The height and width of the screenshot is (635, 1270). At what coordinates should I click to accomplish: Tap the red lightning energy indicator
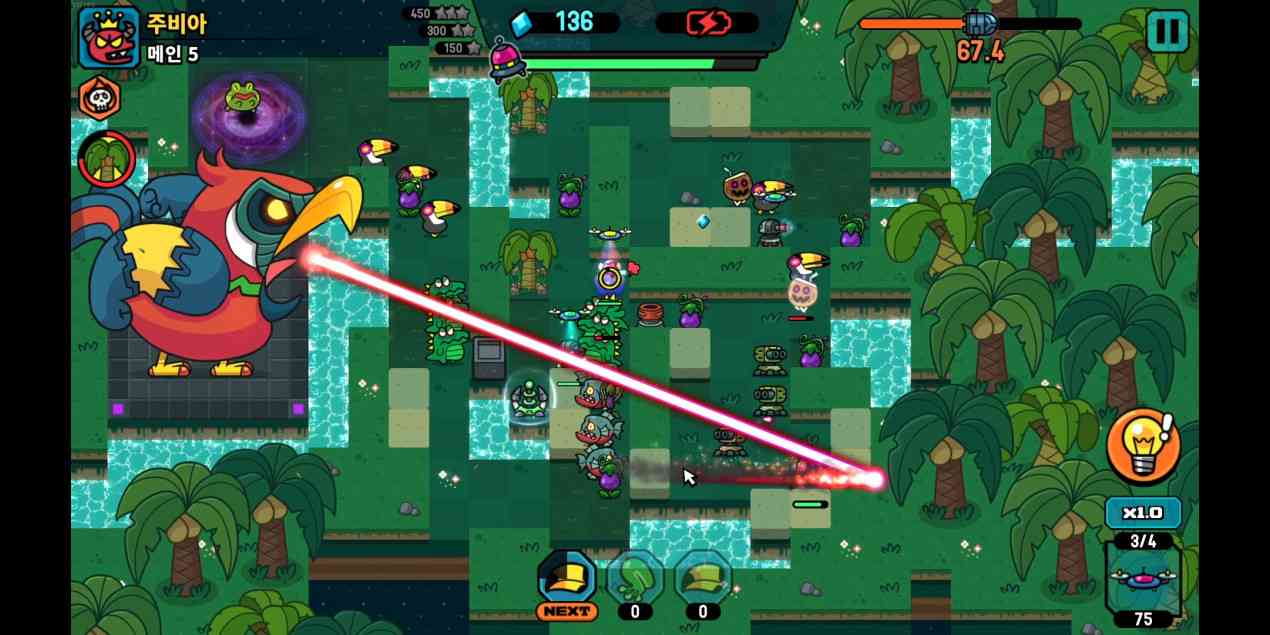[x=706, y=22]
